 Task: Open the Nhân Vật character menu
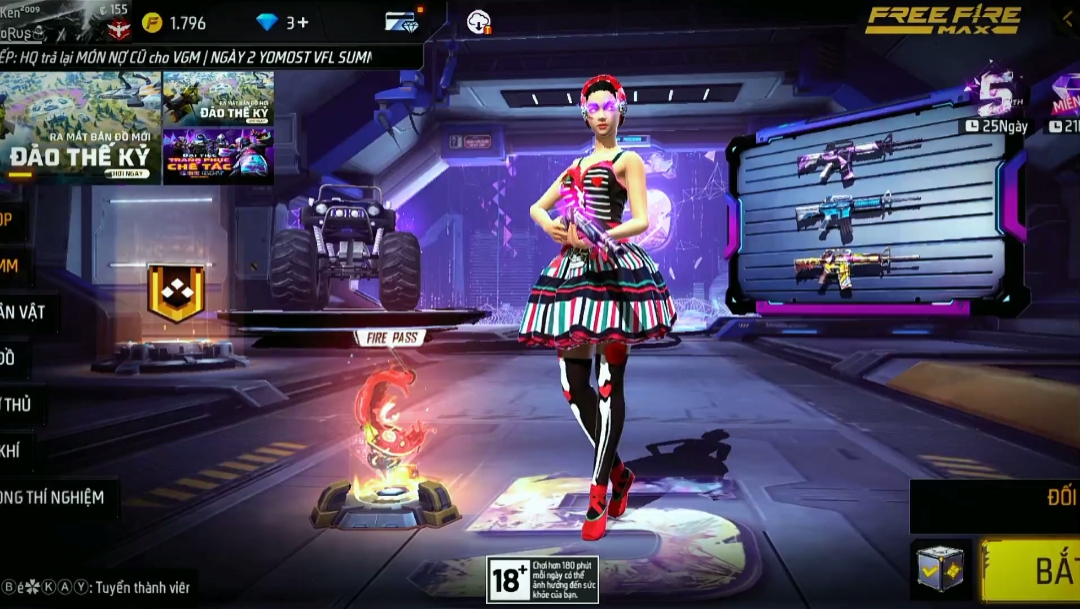click(24, 313)
